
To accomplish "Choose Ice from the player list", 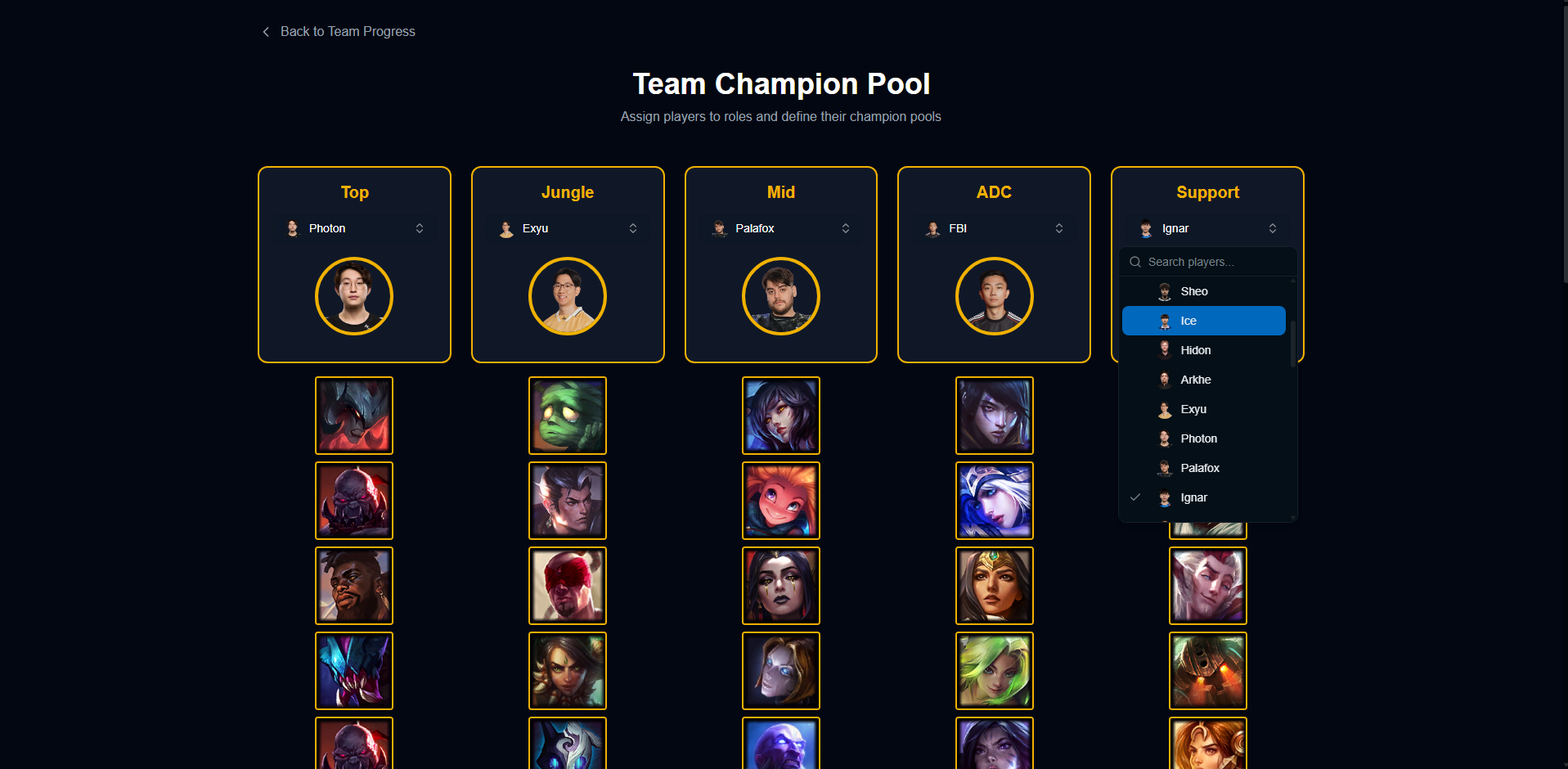I will [1203, 321].
